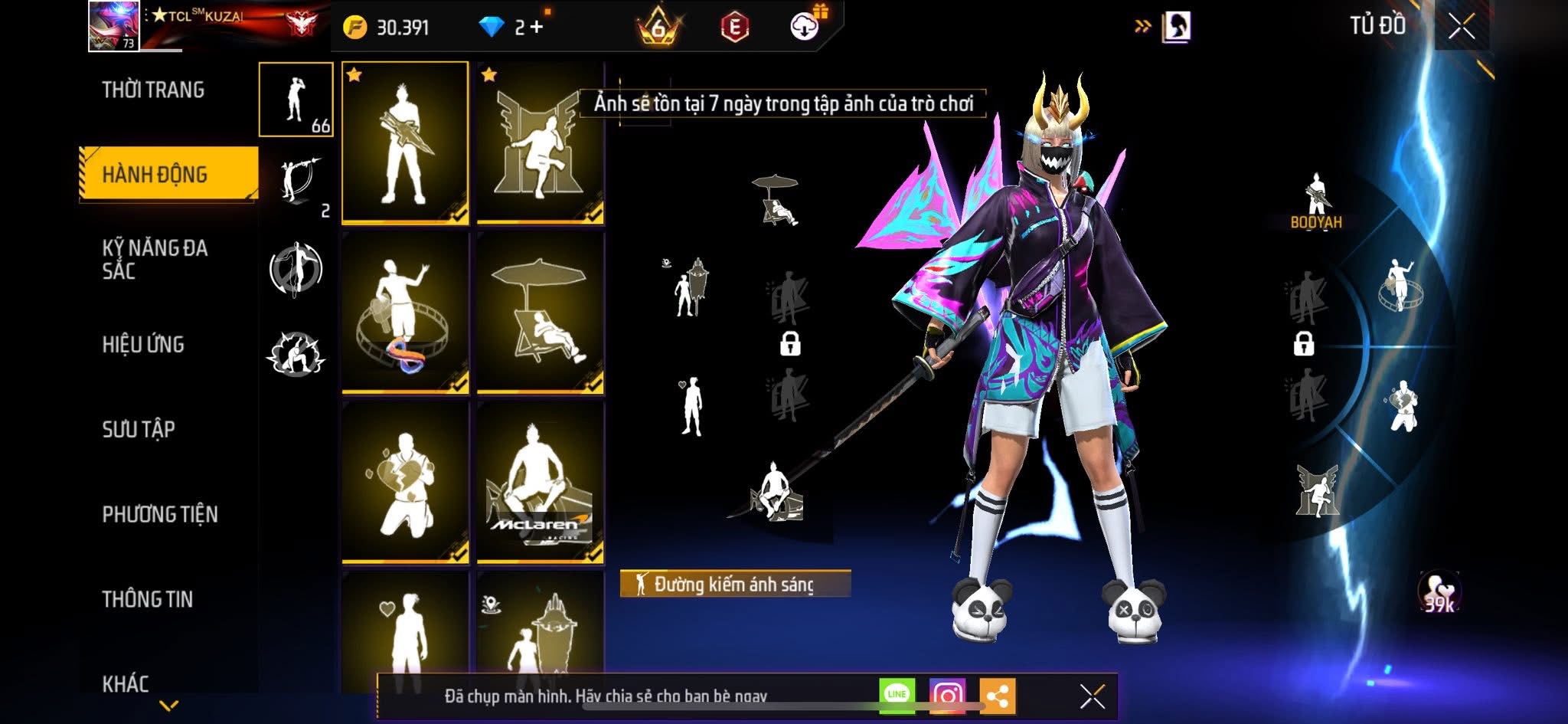Show the Thông Tin section
Screen dimensions: 1568x724
pos(148,599)
